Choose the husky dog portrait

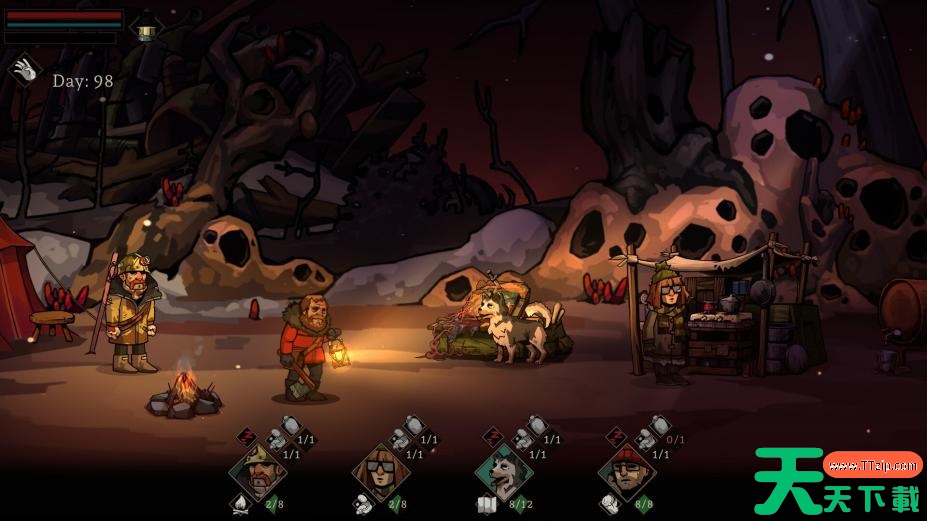pyautogui.click(x=504, y=469)
